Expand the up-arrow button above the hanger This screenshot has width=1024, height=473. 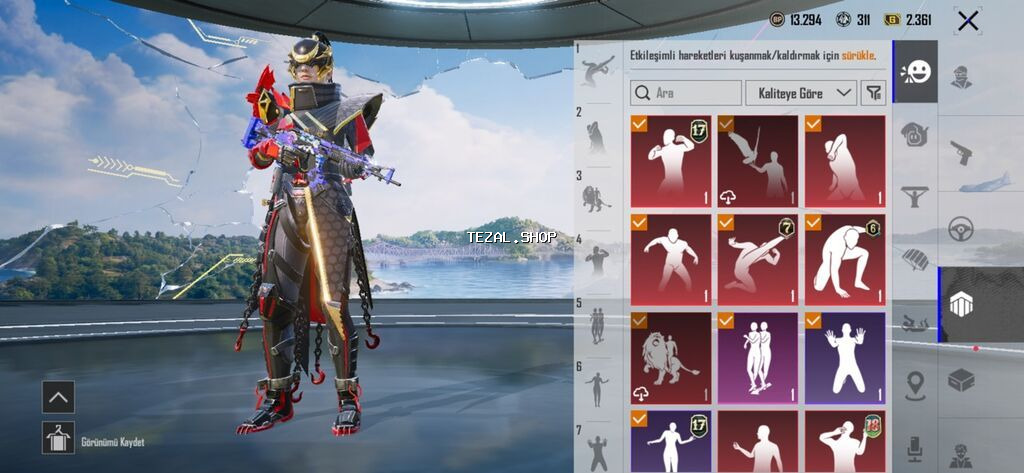(x=58, y=397)
